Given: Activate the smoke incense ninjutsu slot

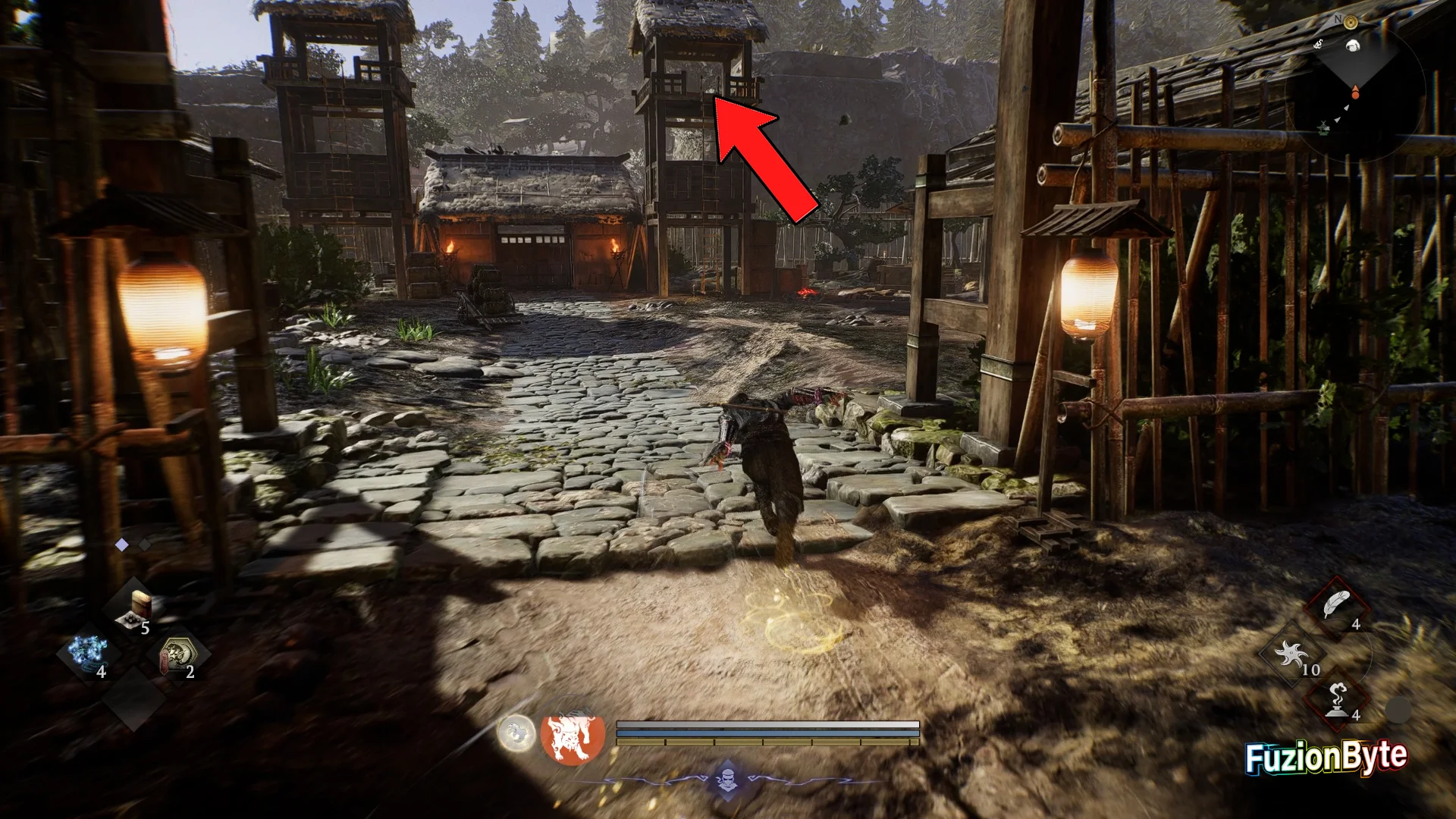Looking at the screenshot, I should (1336, 698).
